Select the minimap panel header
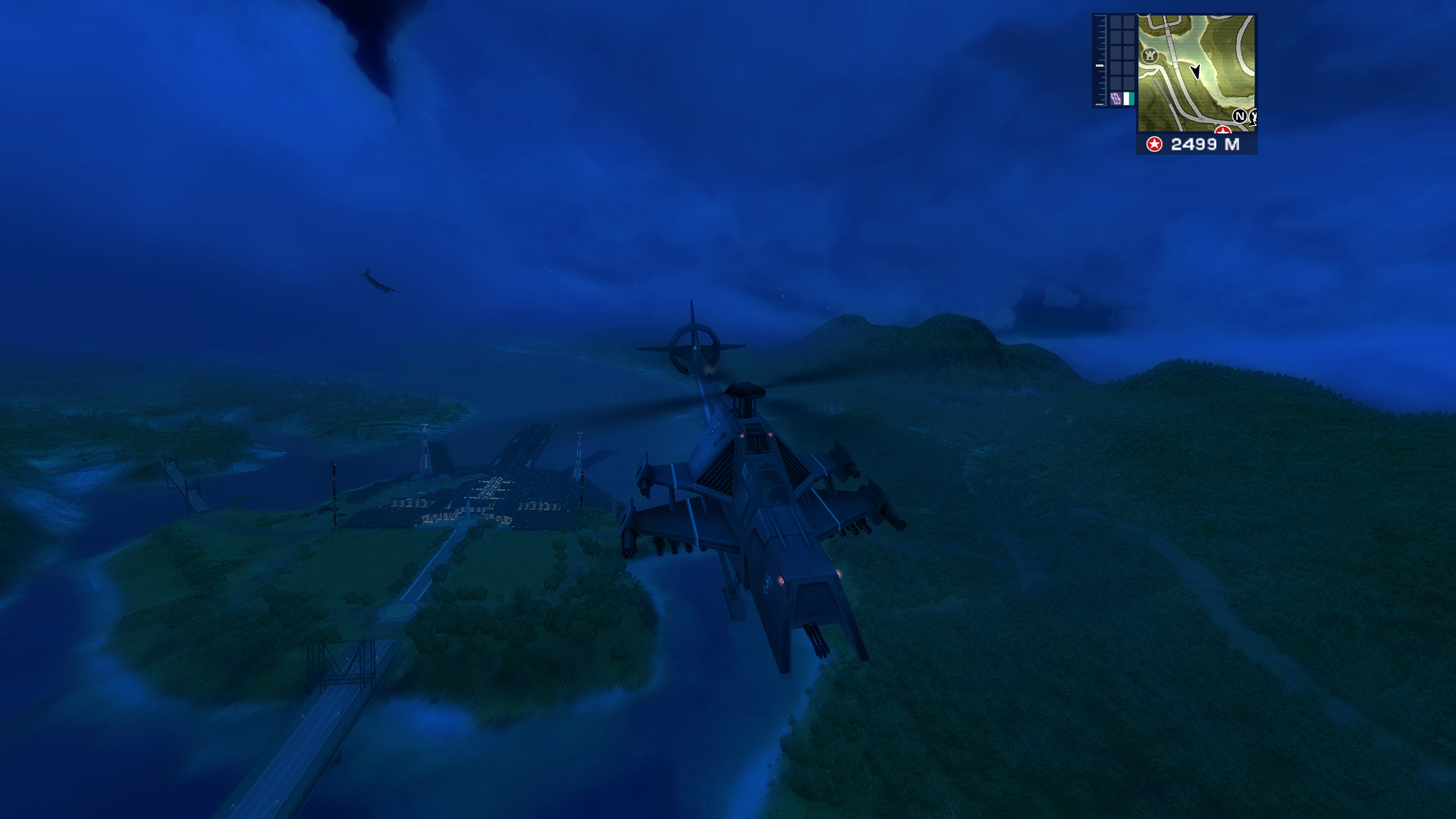Image resolution: width=1456 pixels, height=819 pixels. 1196,15
